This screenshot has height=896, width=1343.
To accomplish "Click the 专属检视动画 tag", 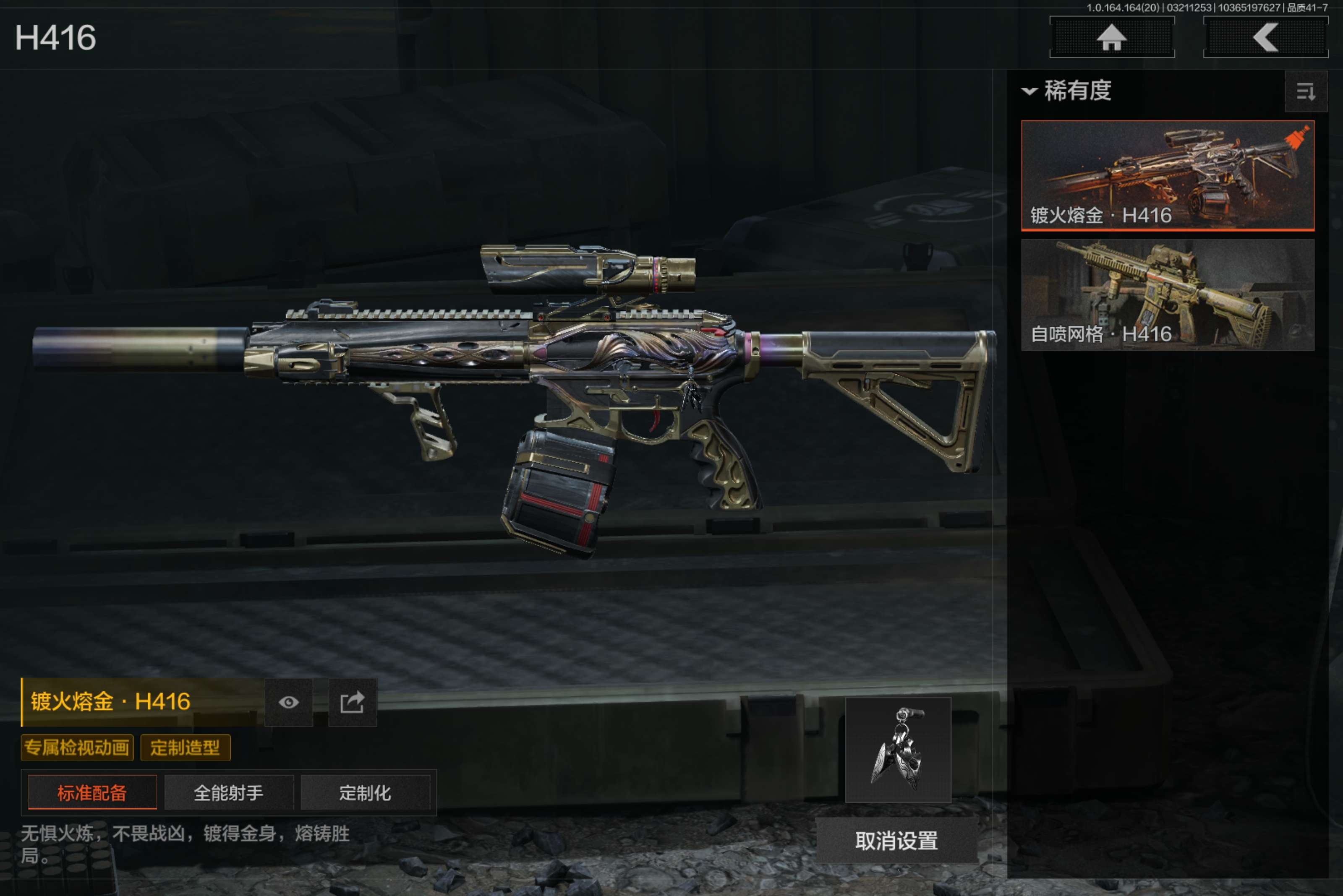I will point(77,748).
